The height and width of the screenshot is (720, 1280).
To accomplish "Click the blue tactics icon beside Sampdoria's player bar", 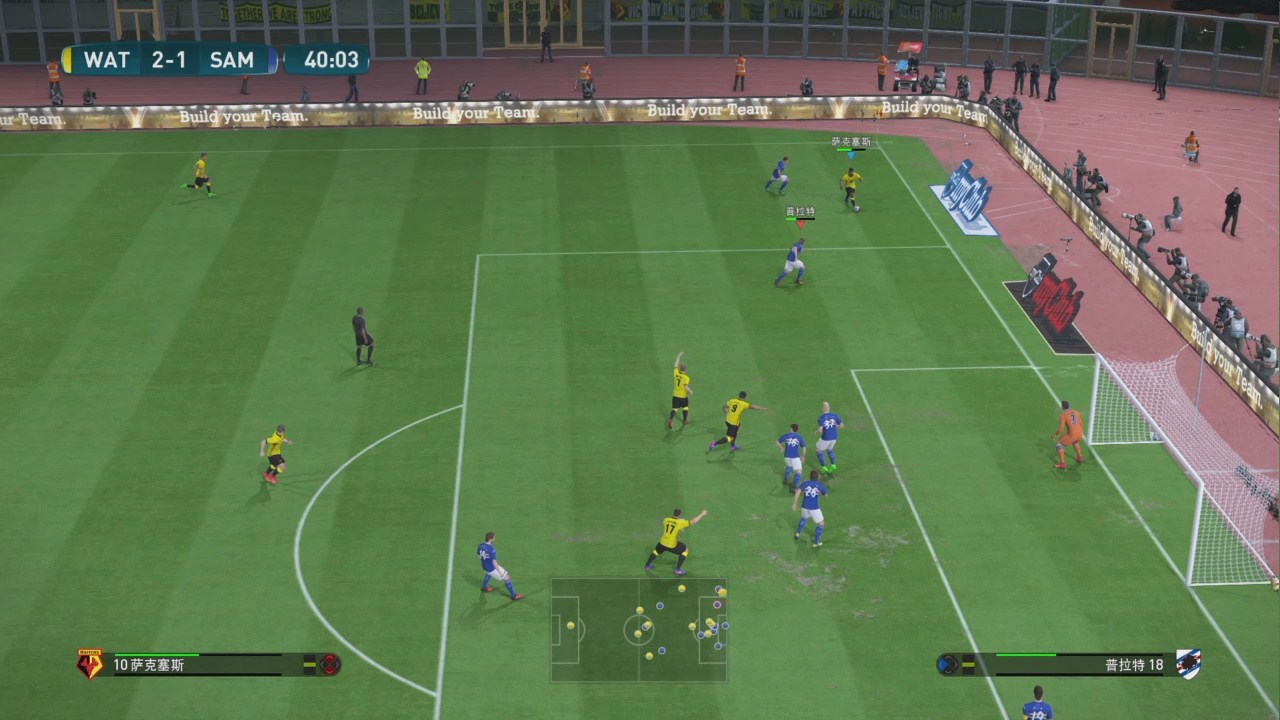I will click(x=947, y=664).
